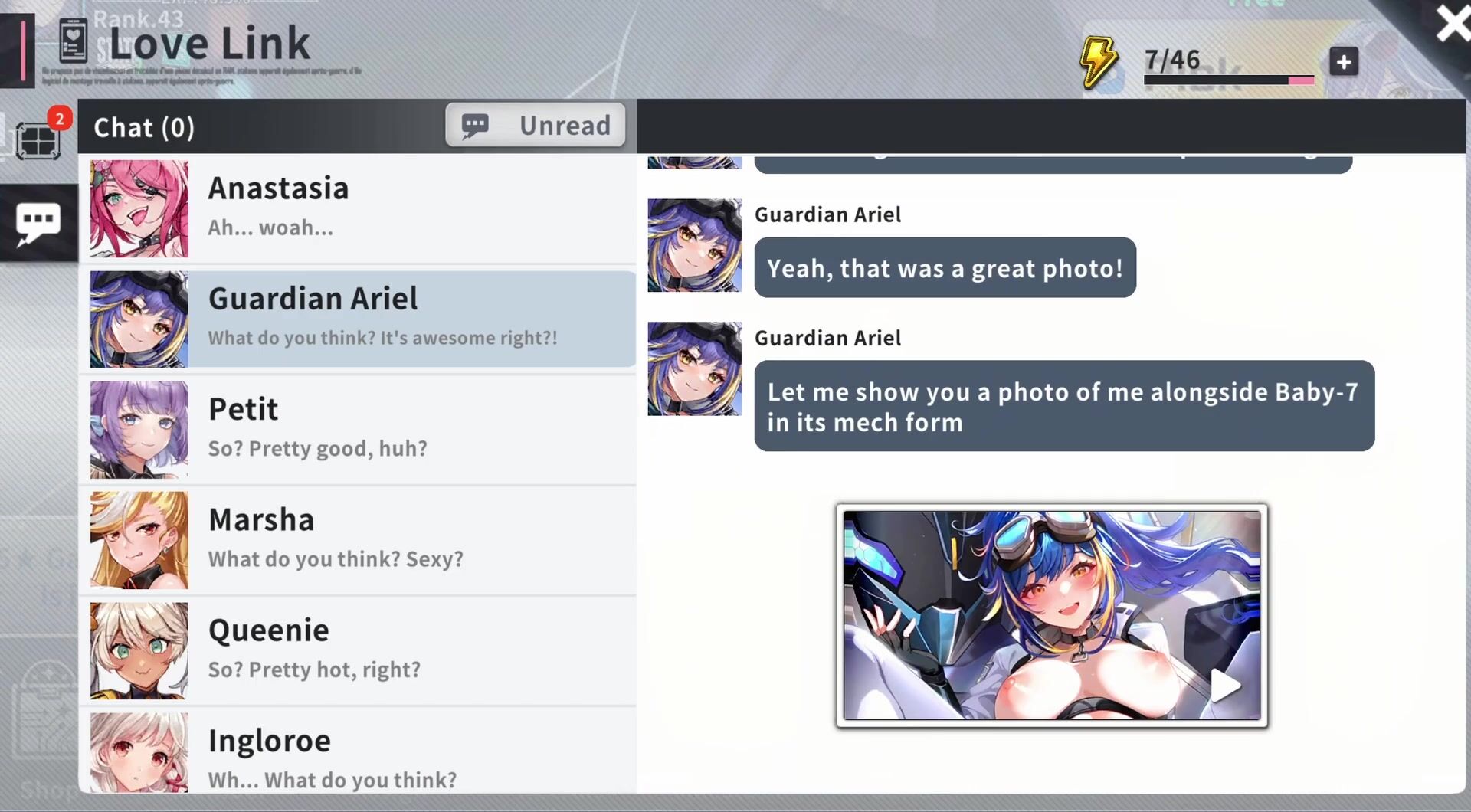Viewport: 1471px width, 812px height.
Task: Switch to the grid panel tab with badge
Action: [38, 139]
